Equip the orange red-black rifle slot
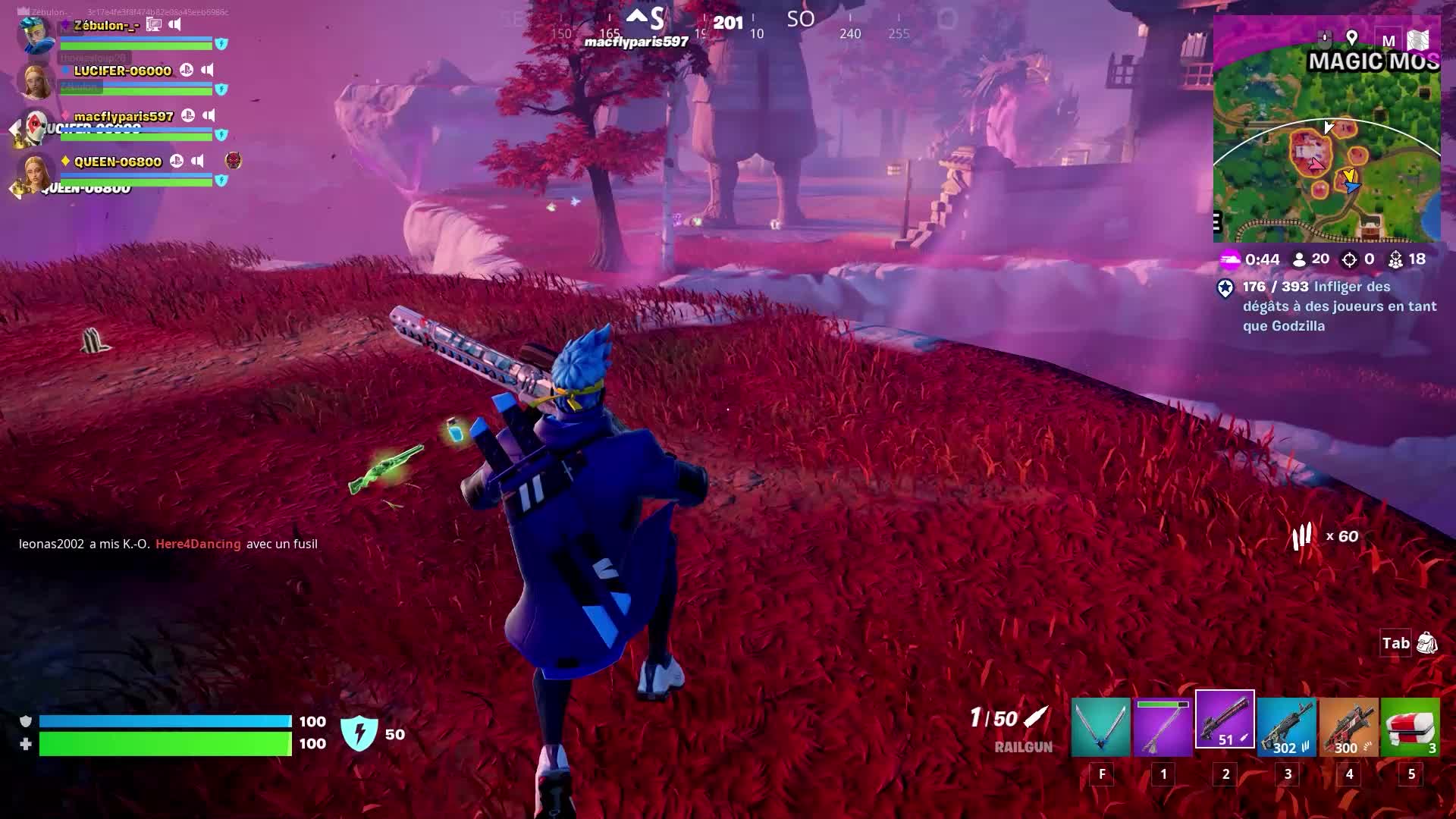This screenshot has width=1456, height=819. [1348, 727]
